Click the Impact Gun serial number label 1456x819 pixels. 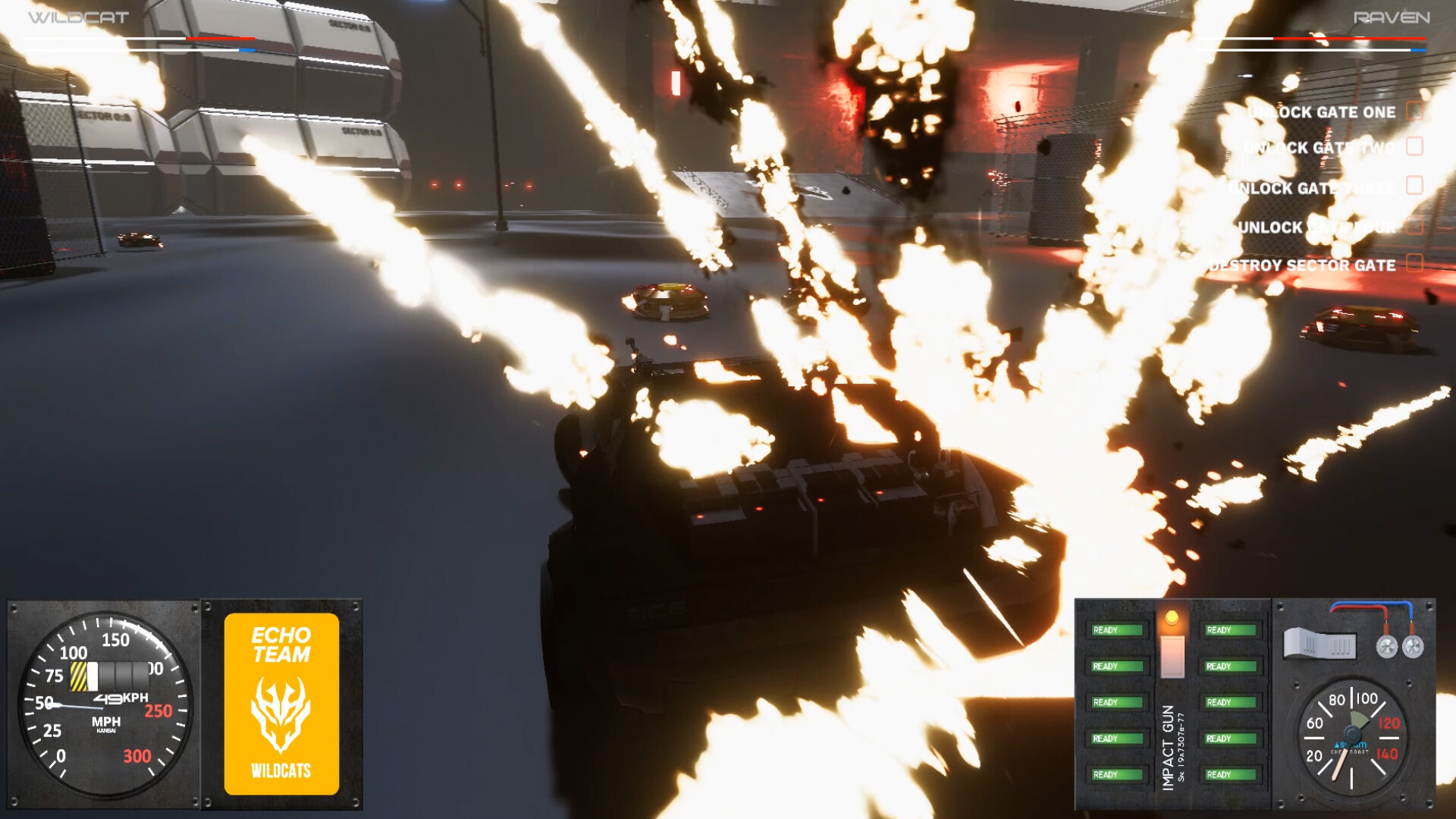[1181, 745]
